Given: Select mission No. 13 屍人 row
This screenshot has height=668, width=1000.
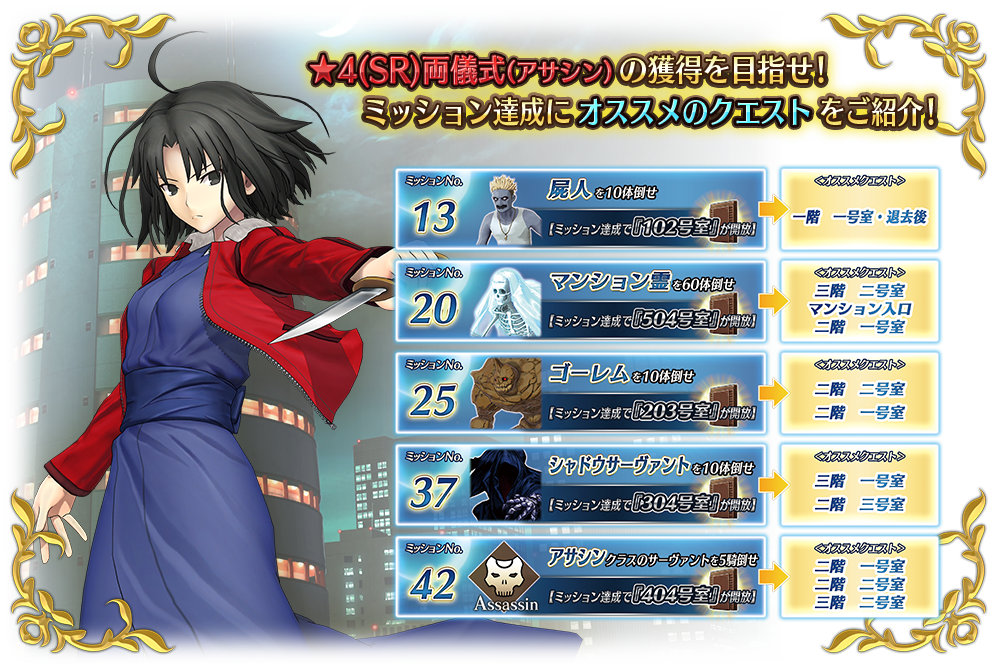Looking at the screenshot, I should tap(583, 209).
